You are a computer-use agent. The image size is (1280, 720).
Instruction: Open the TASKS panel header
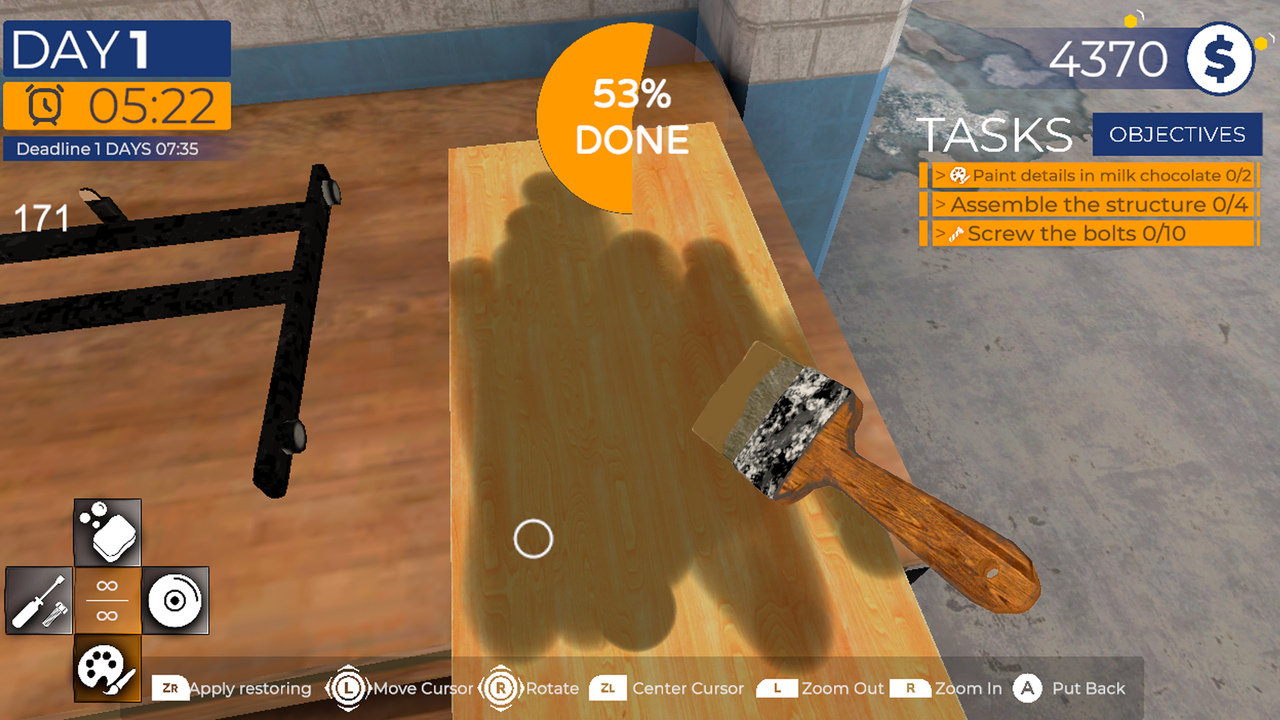click(x=994, y=133)
